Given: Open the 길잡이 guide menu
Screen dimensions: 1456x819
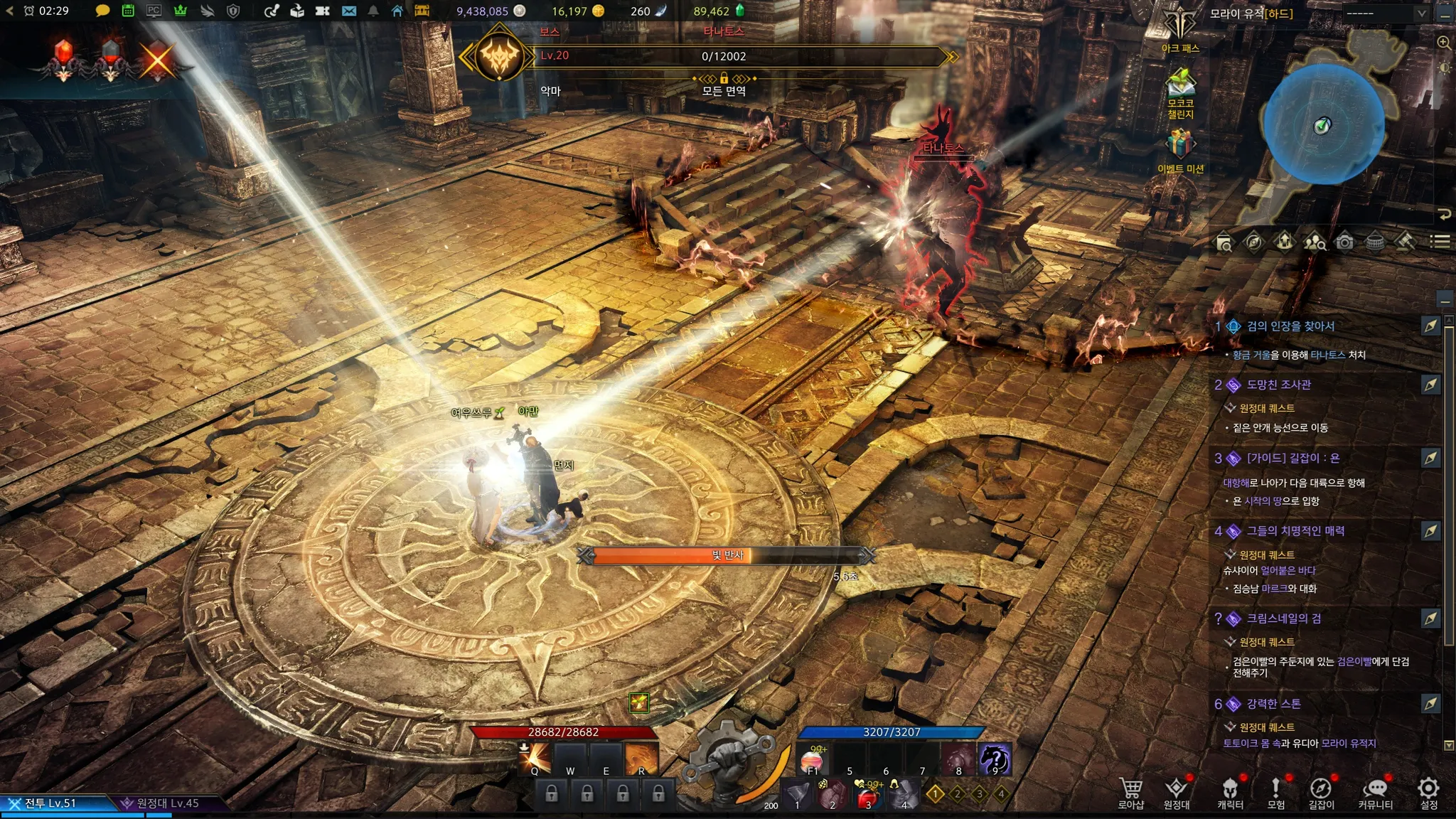Looking at the screenshot, I should point(1321,791).
